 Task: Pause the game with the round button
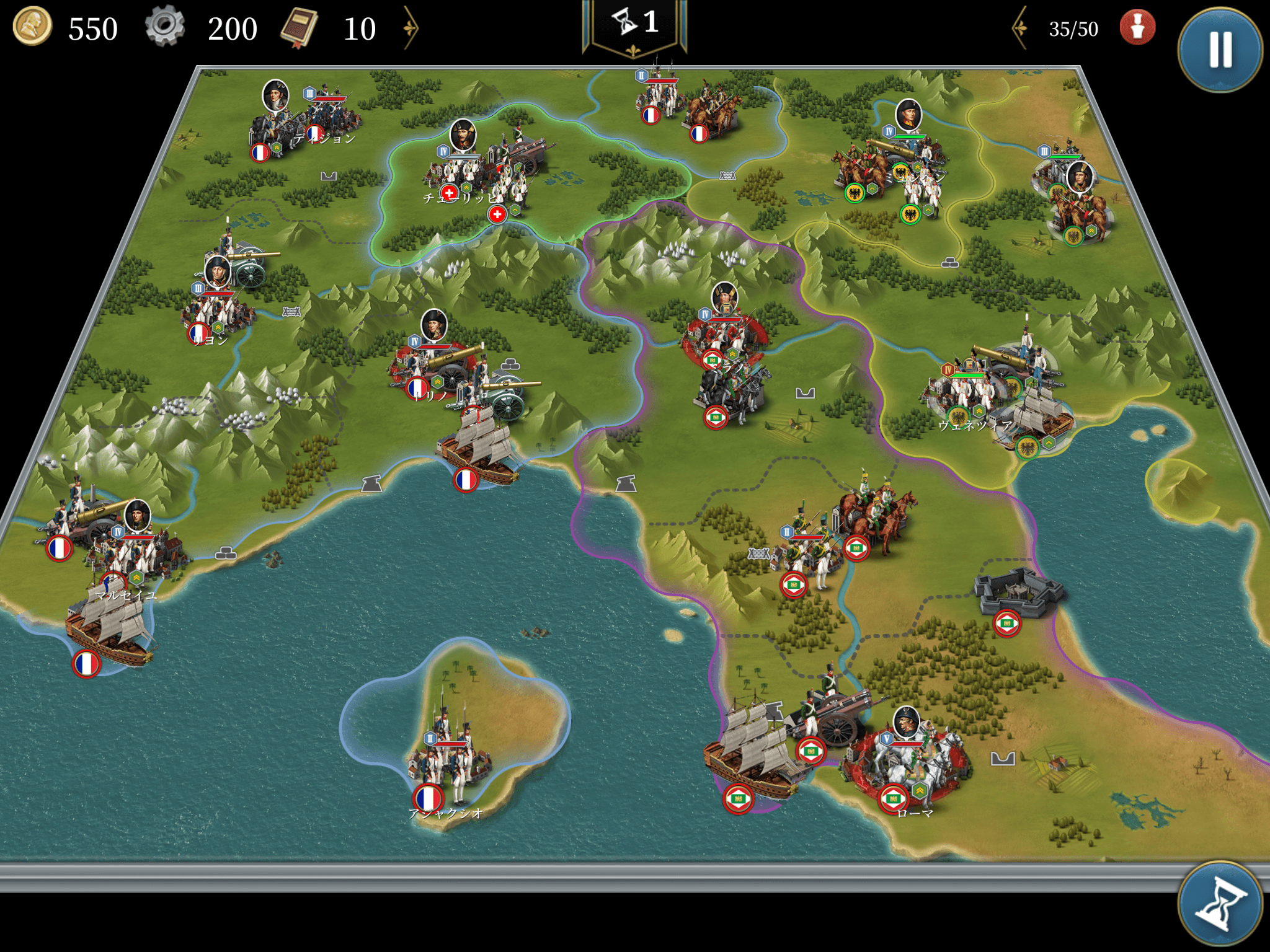tap(1220, 49)
